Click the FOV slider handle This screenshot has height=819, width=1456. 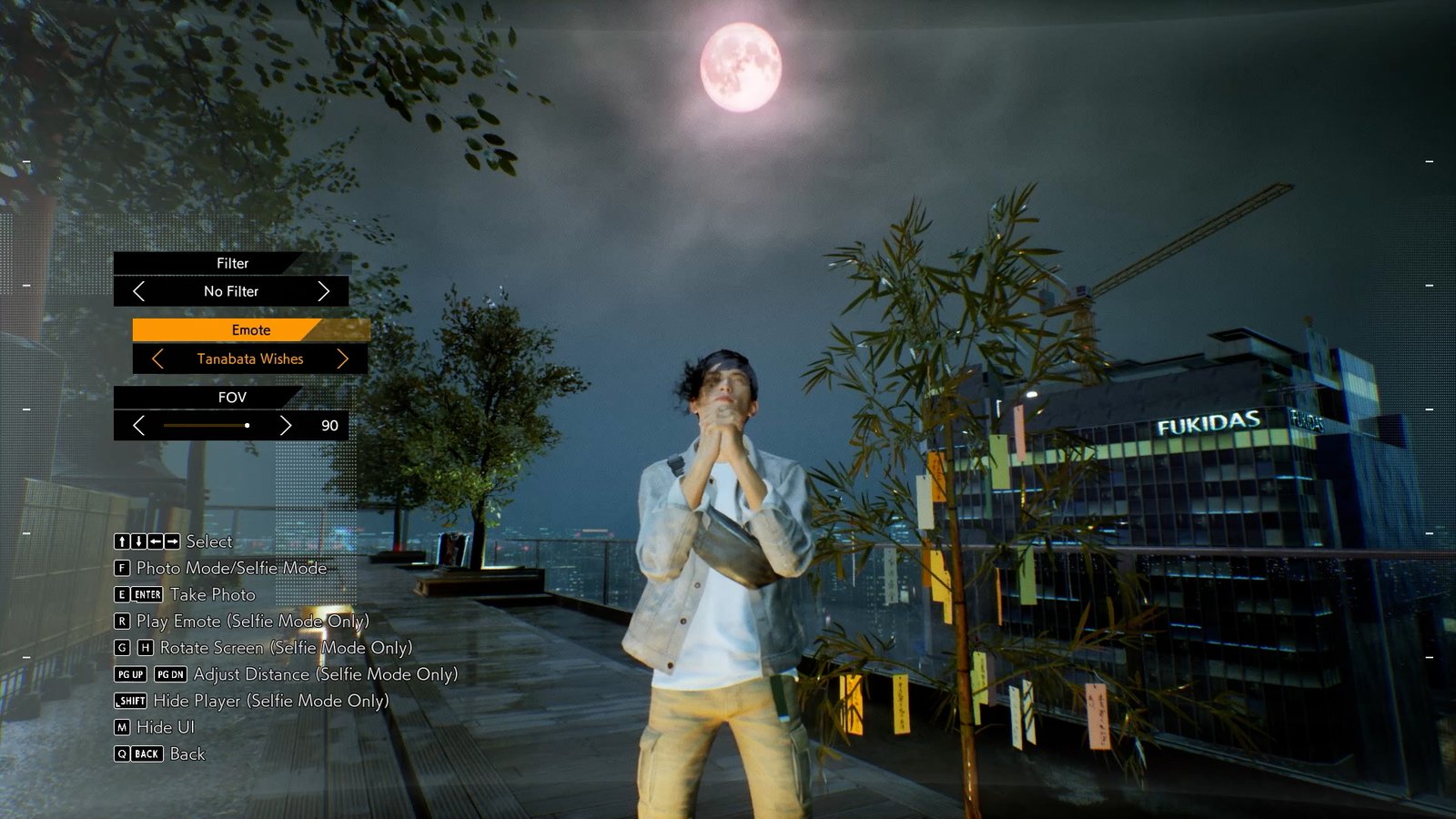pos(247,424)
